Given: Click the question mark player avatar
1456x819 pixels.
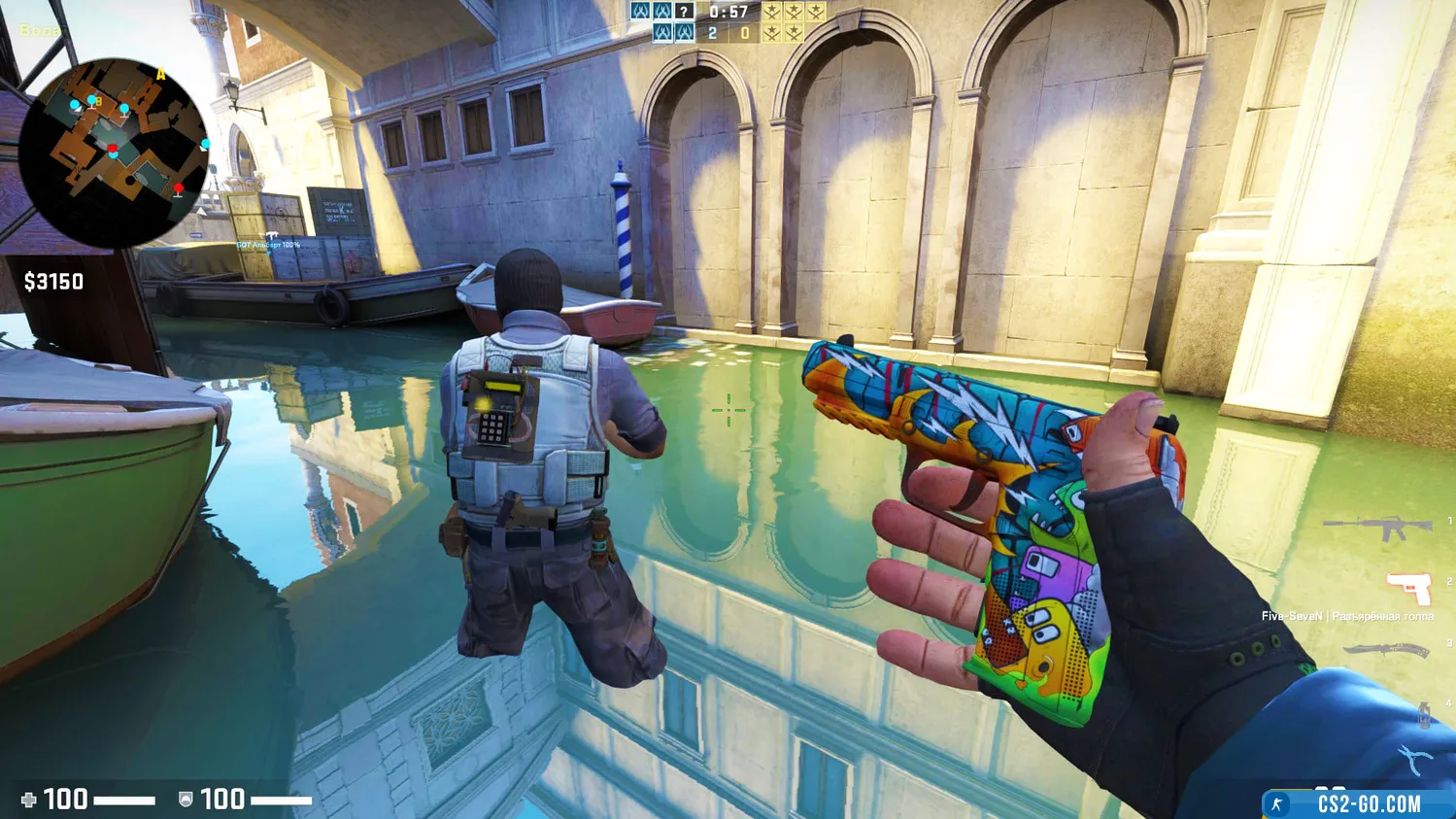Looking at the screenshot, I should (685, 12).
